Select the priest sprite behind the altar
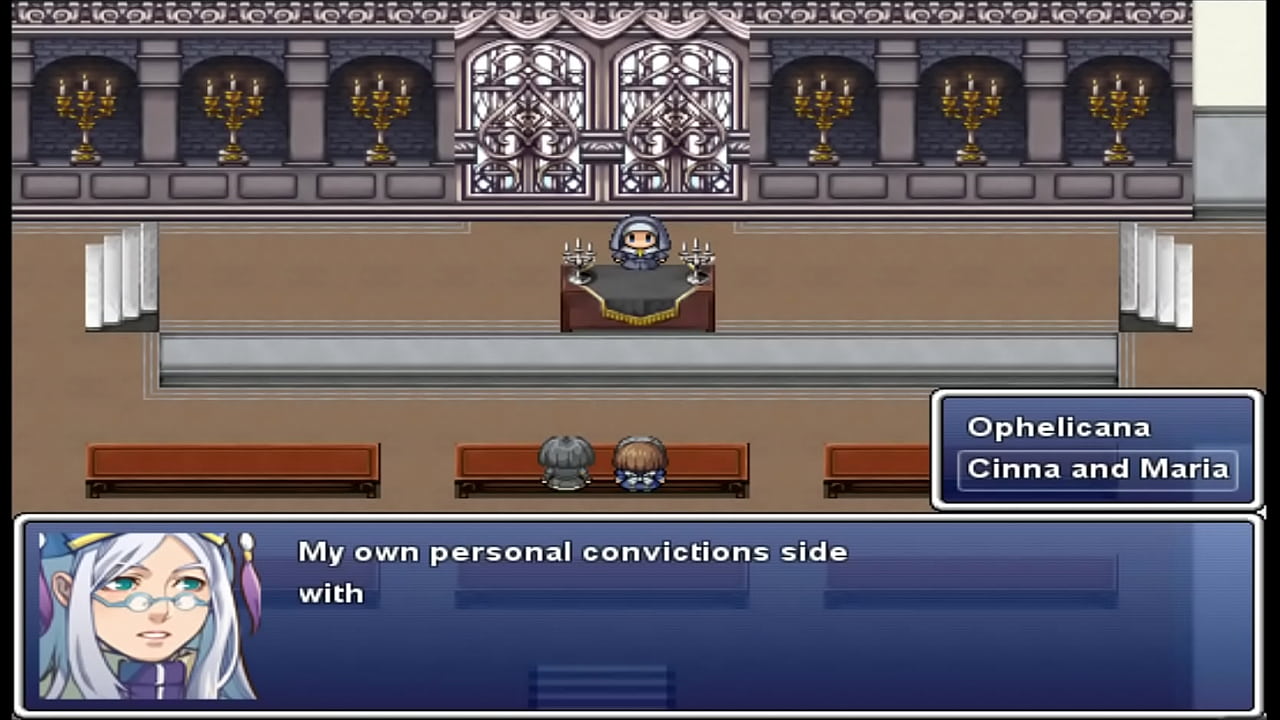The height and width of the screenshot is (720, 1280). pyautogui.click(x=640, y=245)
